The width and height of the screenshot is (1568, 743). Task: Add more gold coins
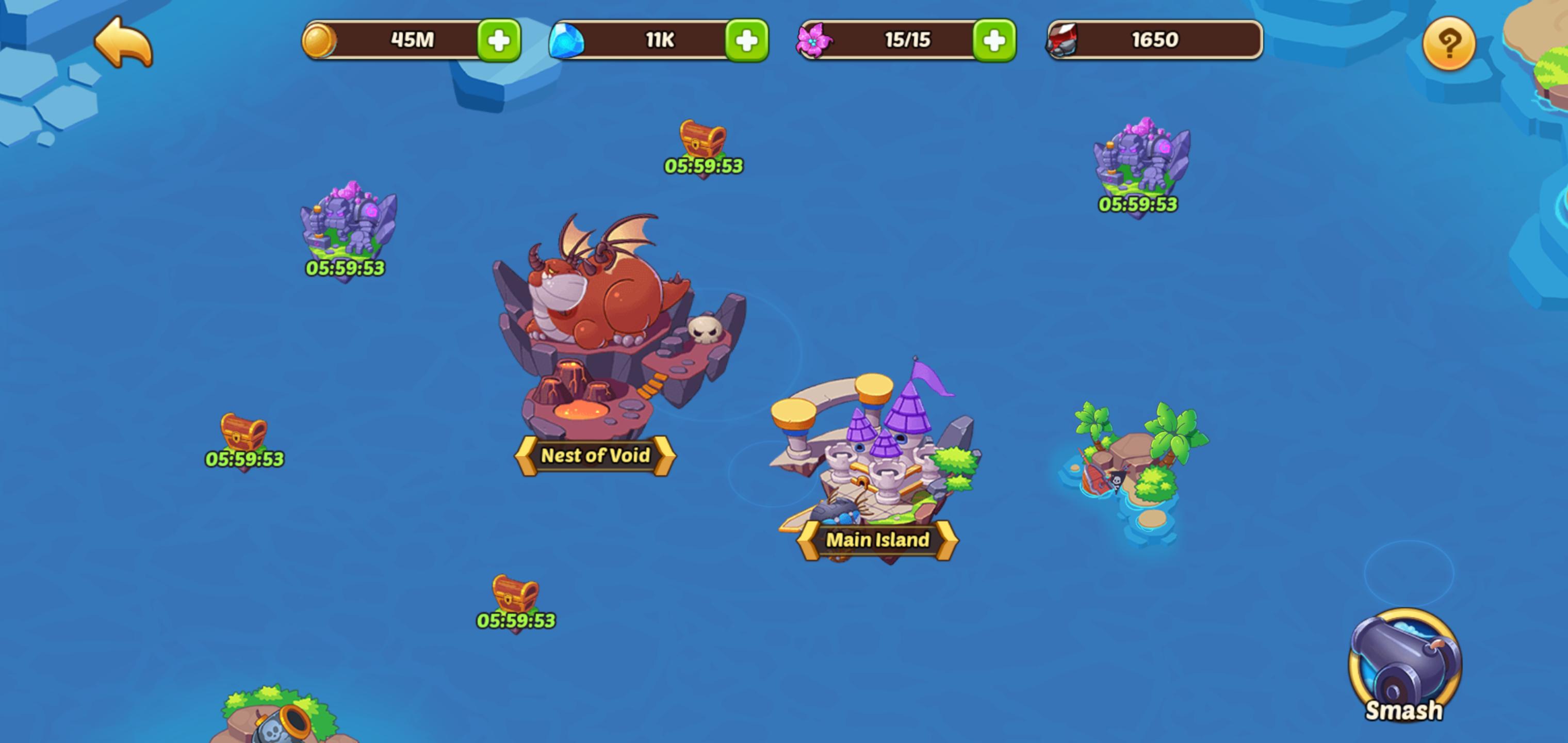click(499, 41)
